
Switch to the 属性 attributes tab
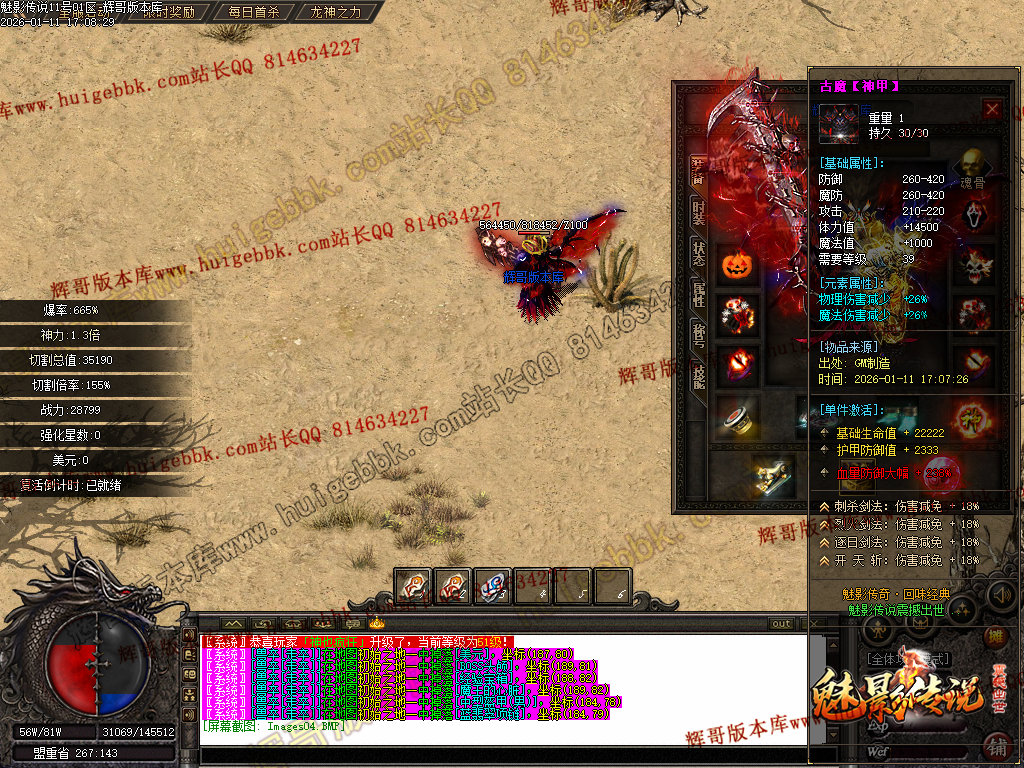pos(699,295)
